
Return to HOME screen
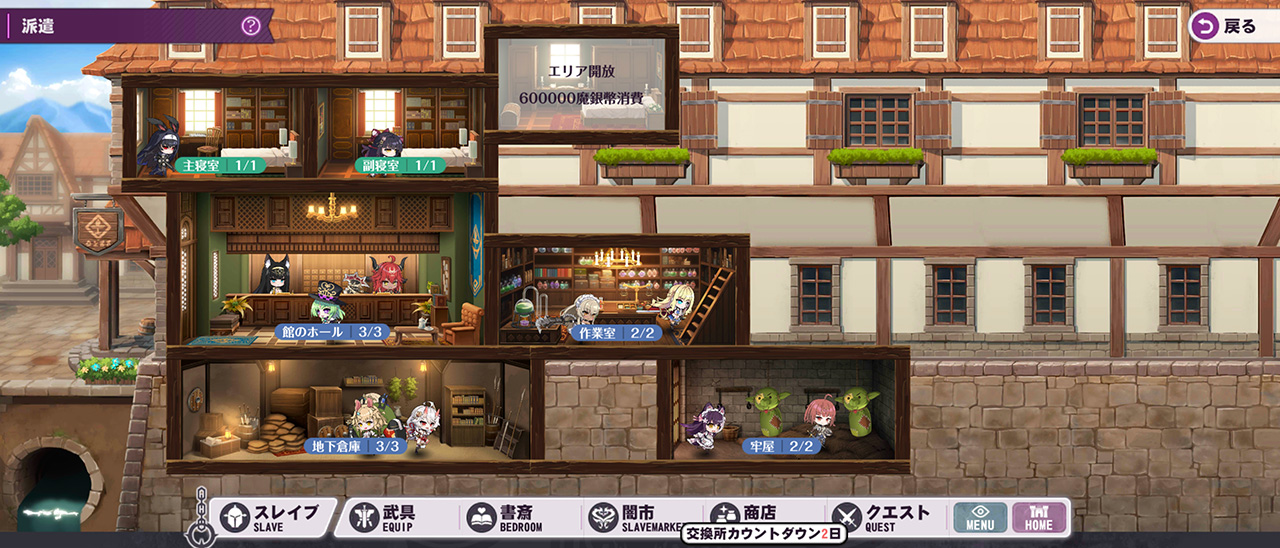pyautogui.click(x=1039, y=517)
